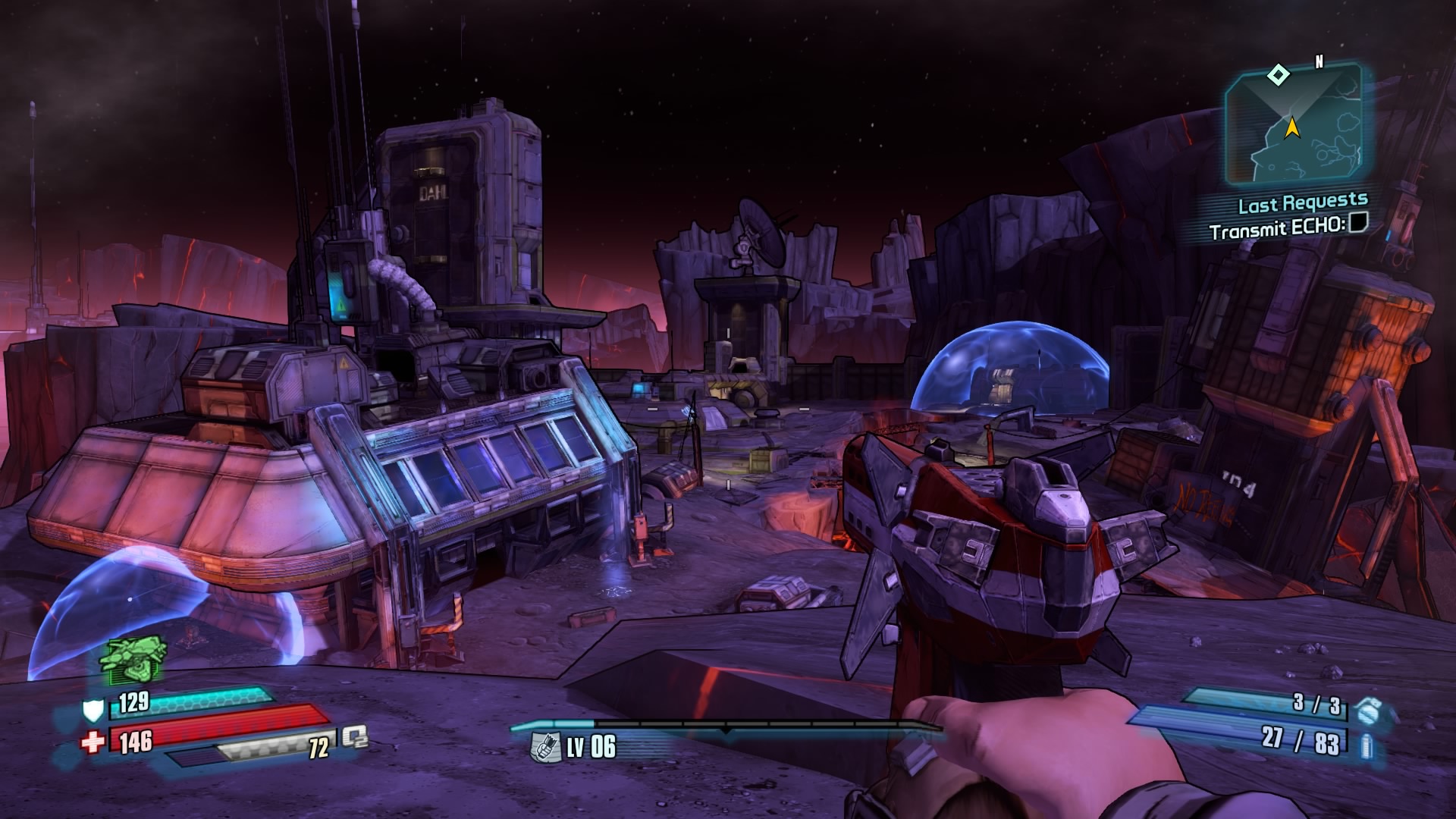Click the oxygen tank O2 icon
The image size is (1456, 819).
click(x=354, y=736)
